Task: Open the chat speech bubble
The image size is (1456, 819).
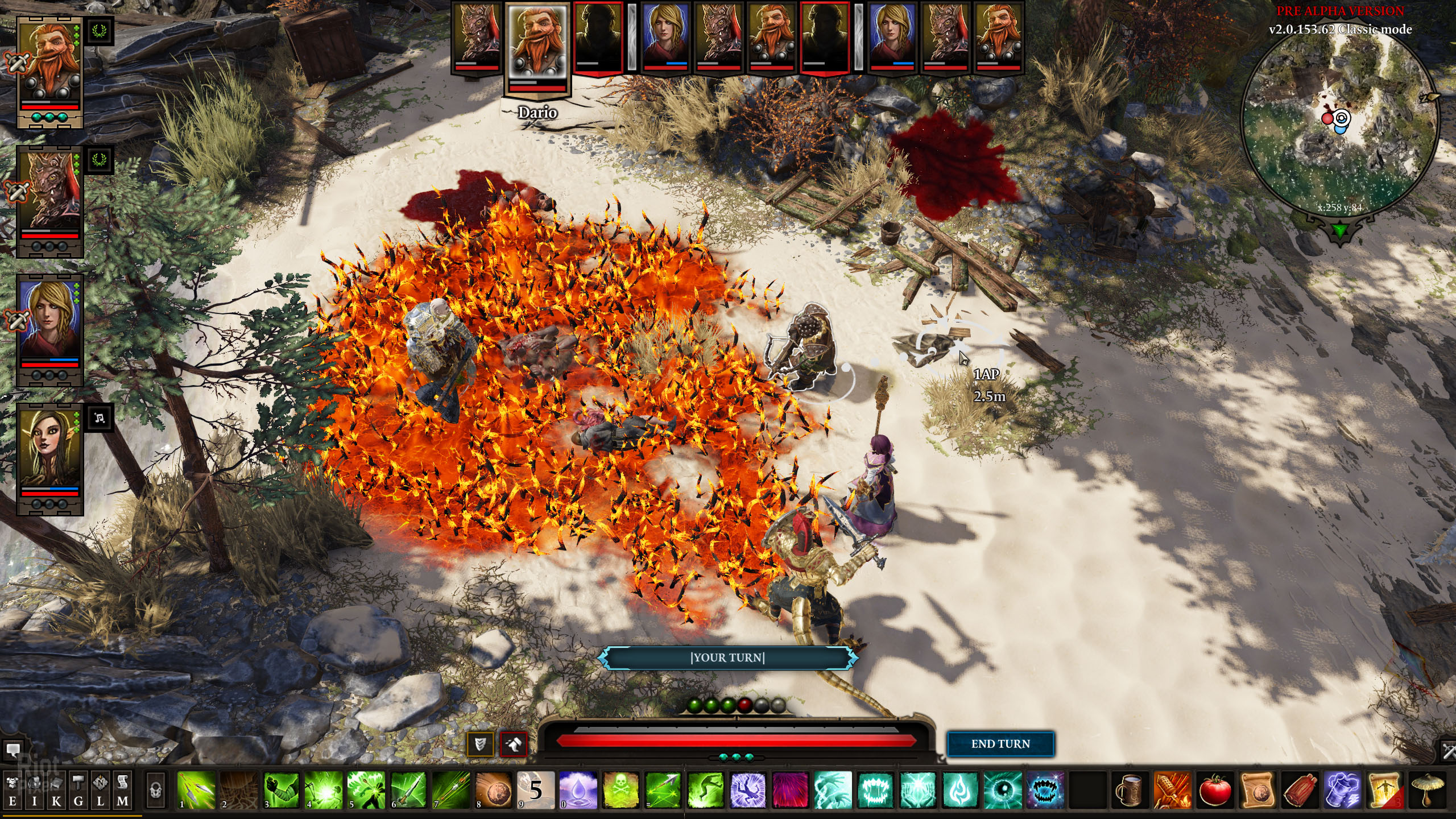Action: [13, 750]
